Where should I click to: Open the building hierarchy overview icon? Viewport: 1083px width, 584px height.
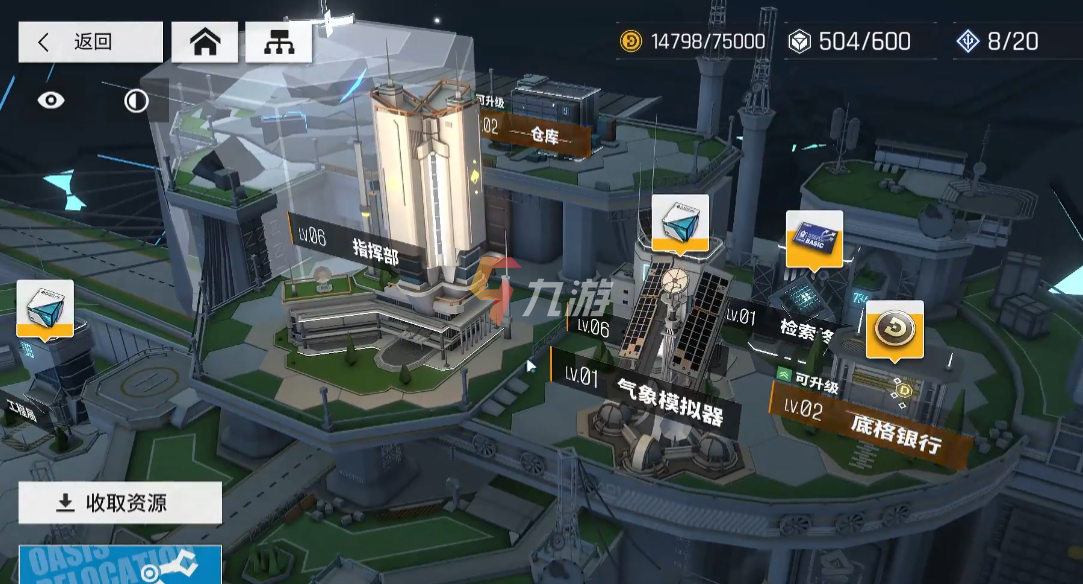pyautogui.click(x=278, y=43)
